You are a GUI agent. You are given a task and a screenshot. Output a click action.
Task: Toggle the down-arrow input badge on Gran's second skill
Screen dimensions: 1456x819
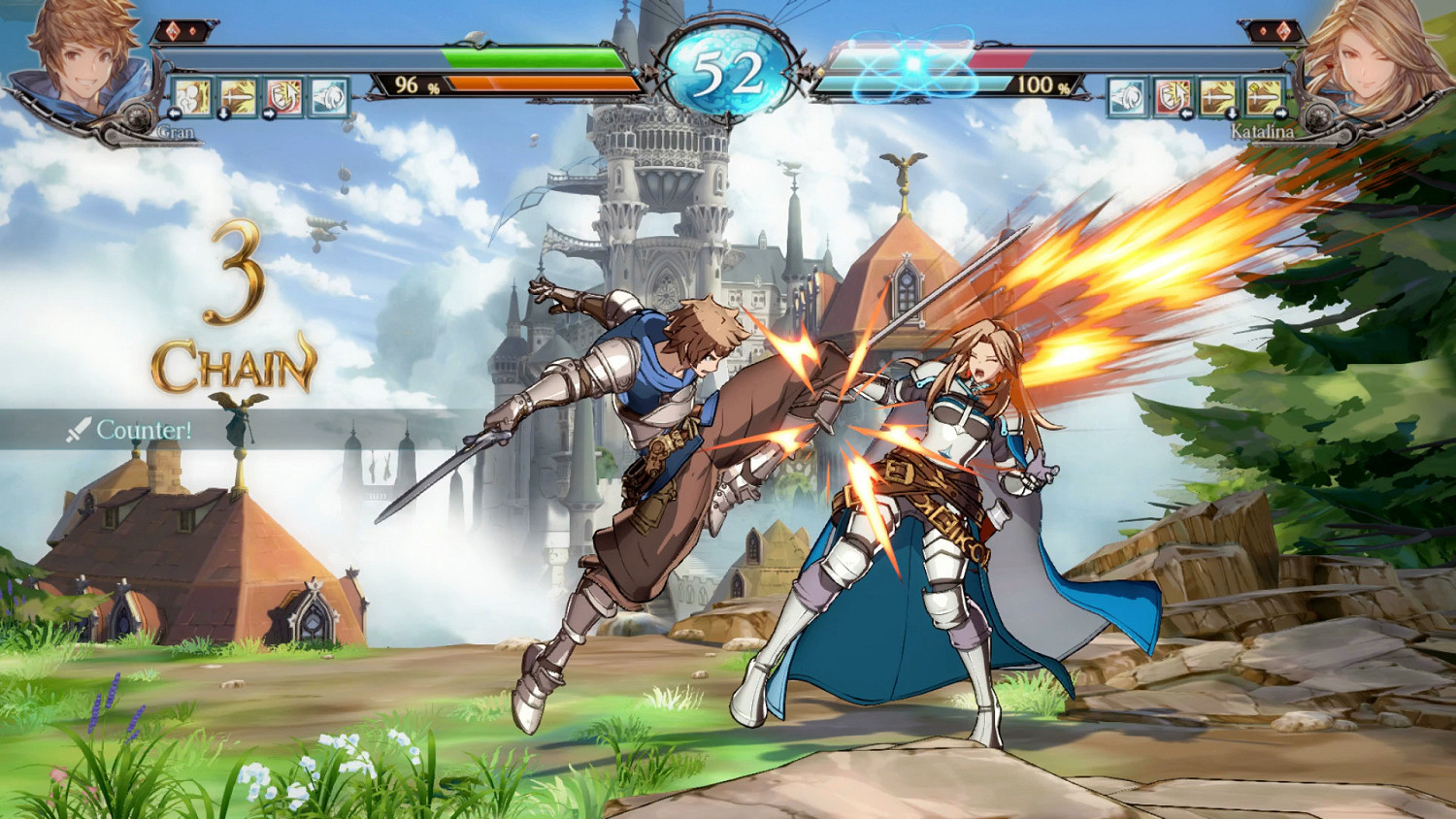223,114
